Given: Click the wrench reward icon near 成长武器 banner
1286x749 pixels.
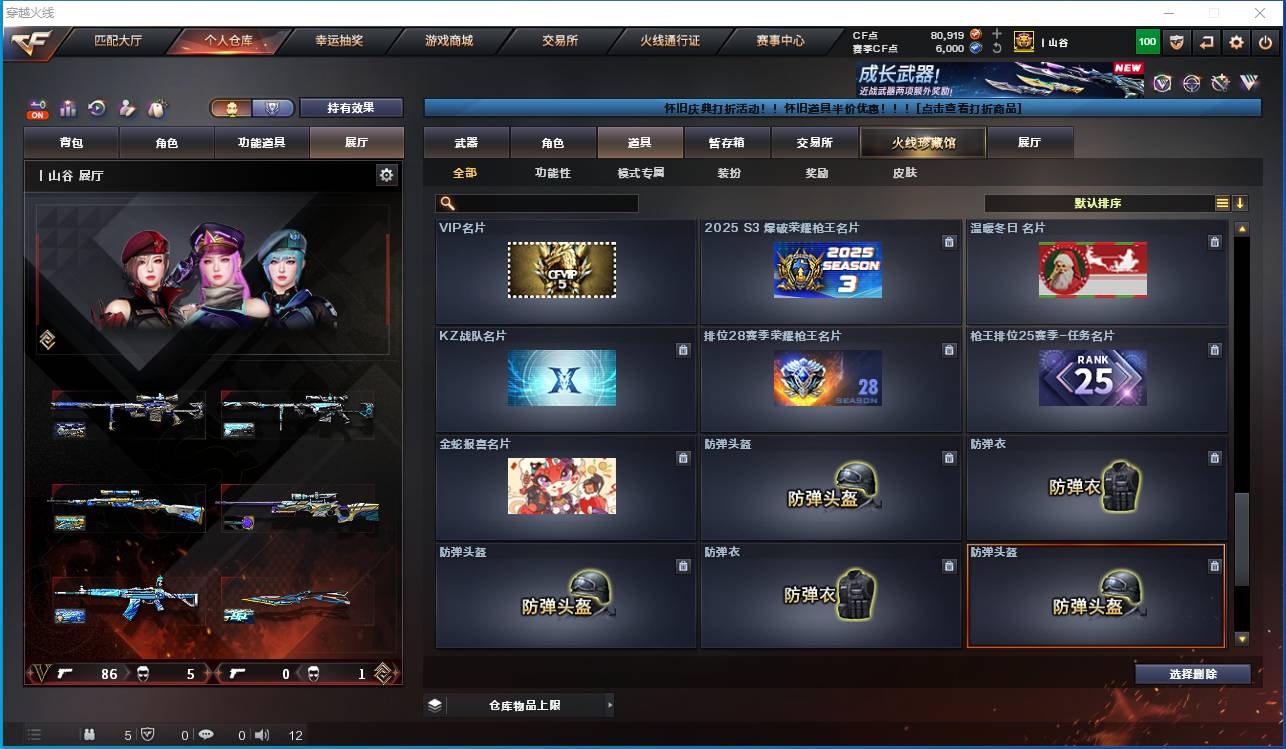Looking at the screenshot, I should (1218, 84).
